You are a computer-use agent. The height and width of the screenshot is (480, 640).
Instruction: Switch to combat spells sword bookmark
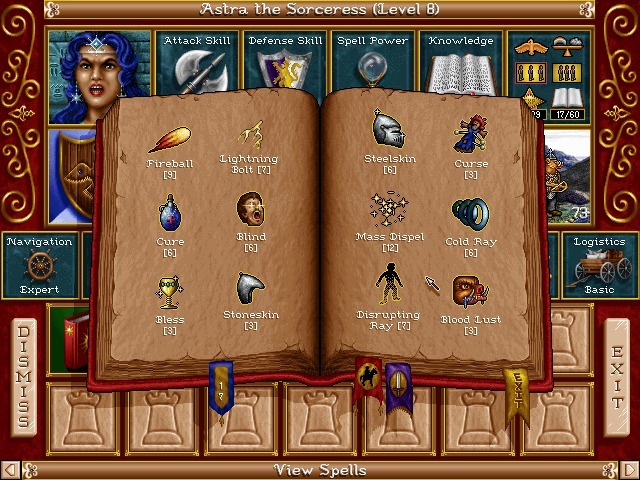pos(399,383)
